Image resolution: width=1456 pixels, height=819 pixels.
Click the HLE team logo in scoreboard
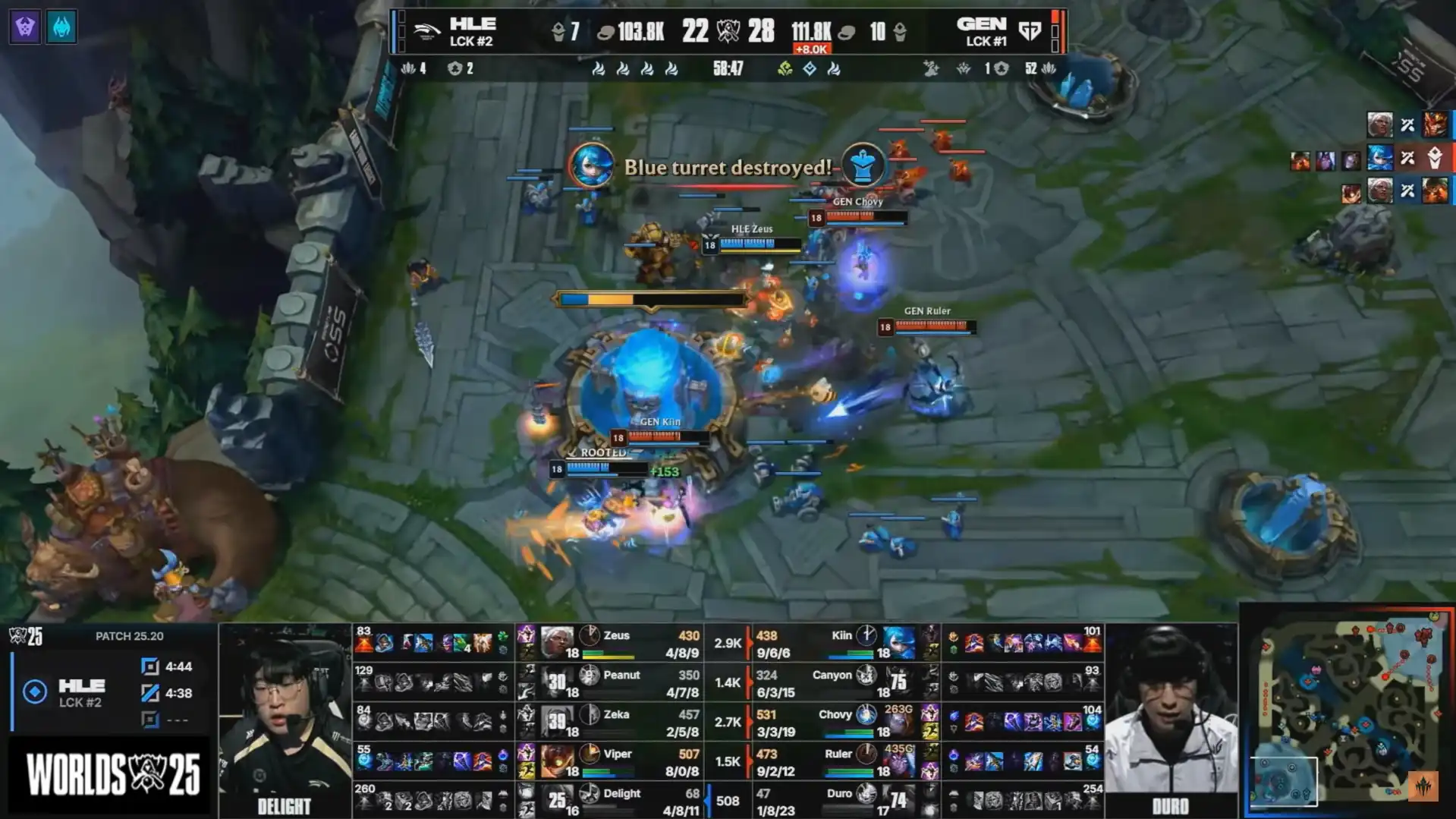click(x=426, y=32)
